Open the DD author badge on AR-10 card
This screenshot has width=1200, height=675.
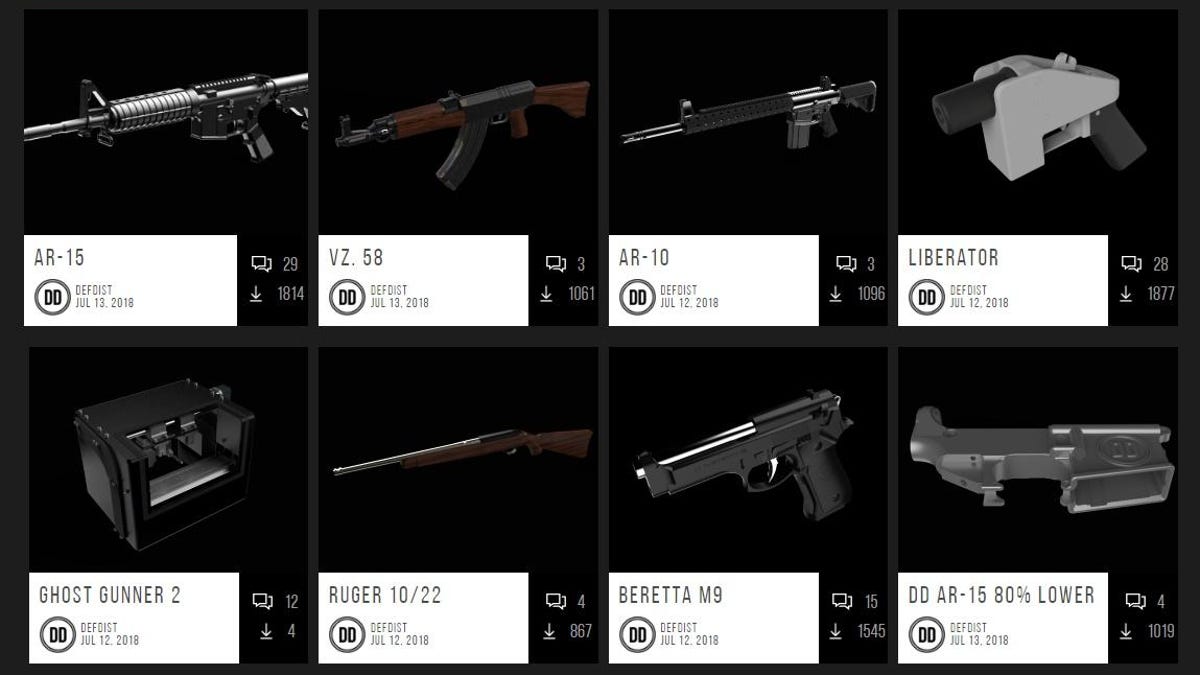[x=637, y=297]
